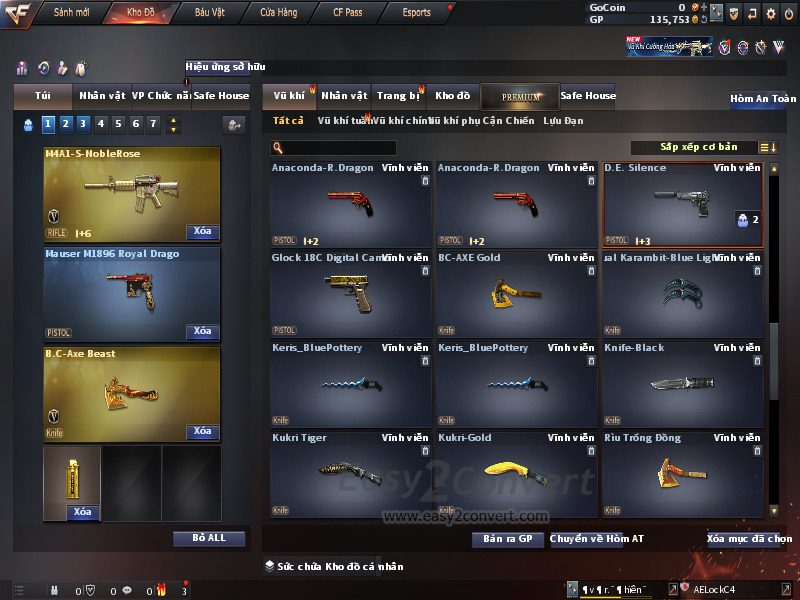
Task: Click Chuyển về Hòm AT button
Action: 596,539
